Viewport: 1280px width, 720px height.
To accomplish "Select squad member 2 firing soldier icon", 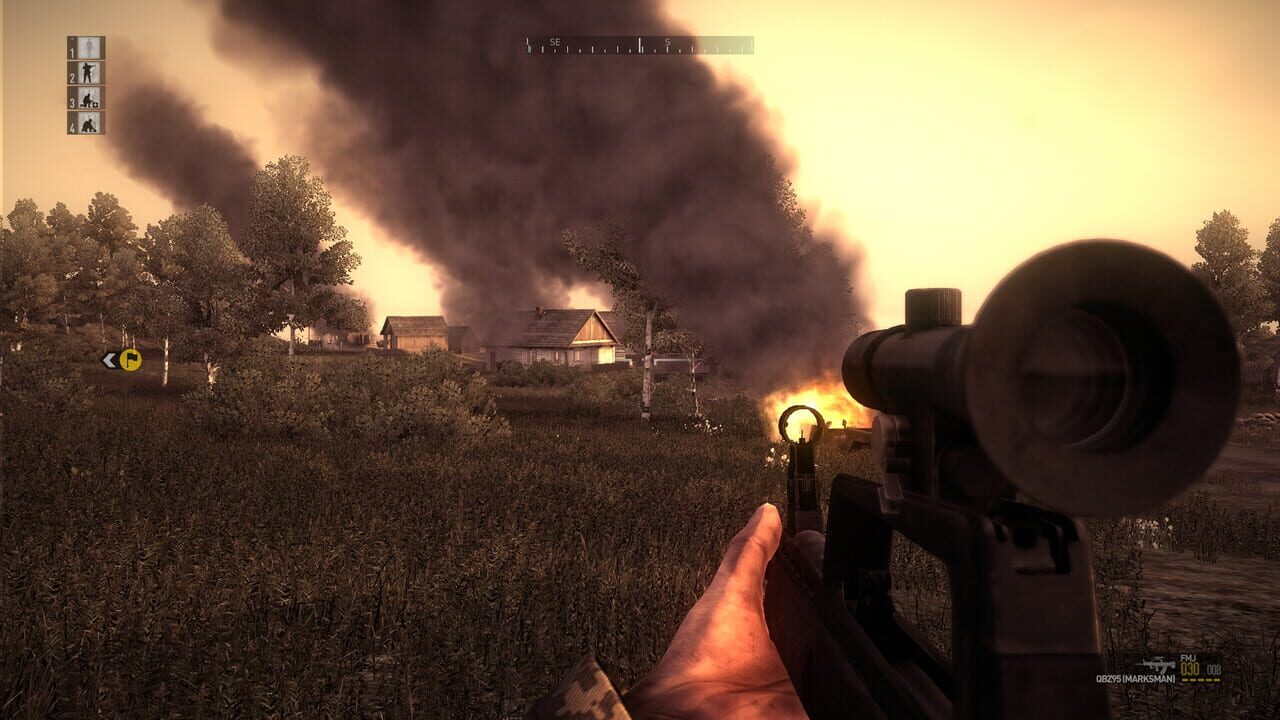I will [87, 72].
